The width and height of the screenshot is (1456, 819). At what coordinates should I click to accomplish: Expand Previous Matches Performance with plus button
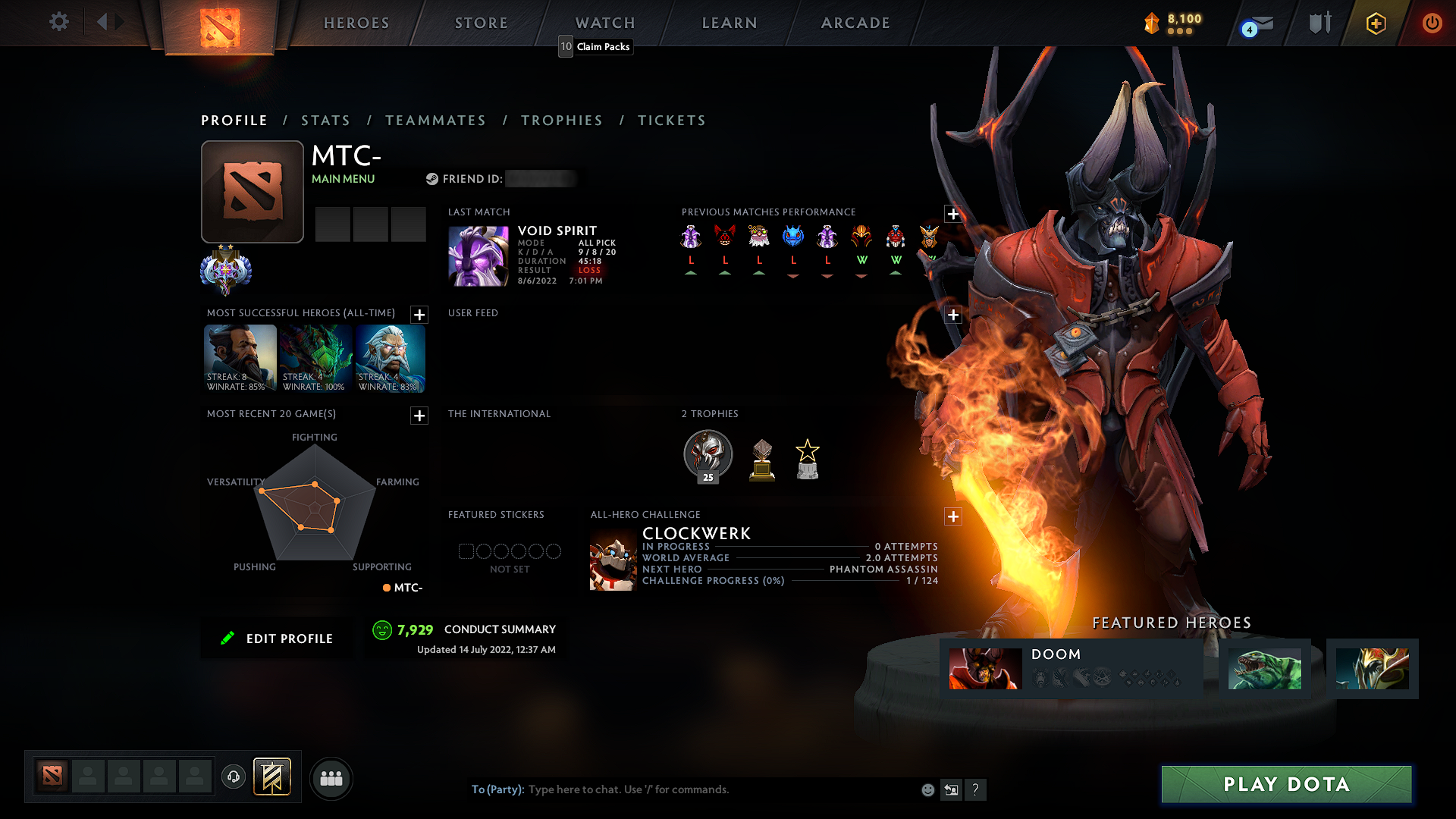click(953, 215)
